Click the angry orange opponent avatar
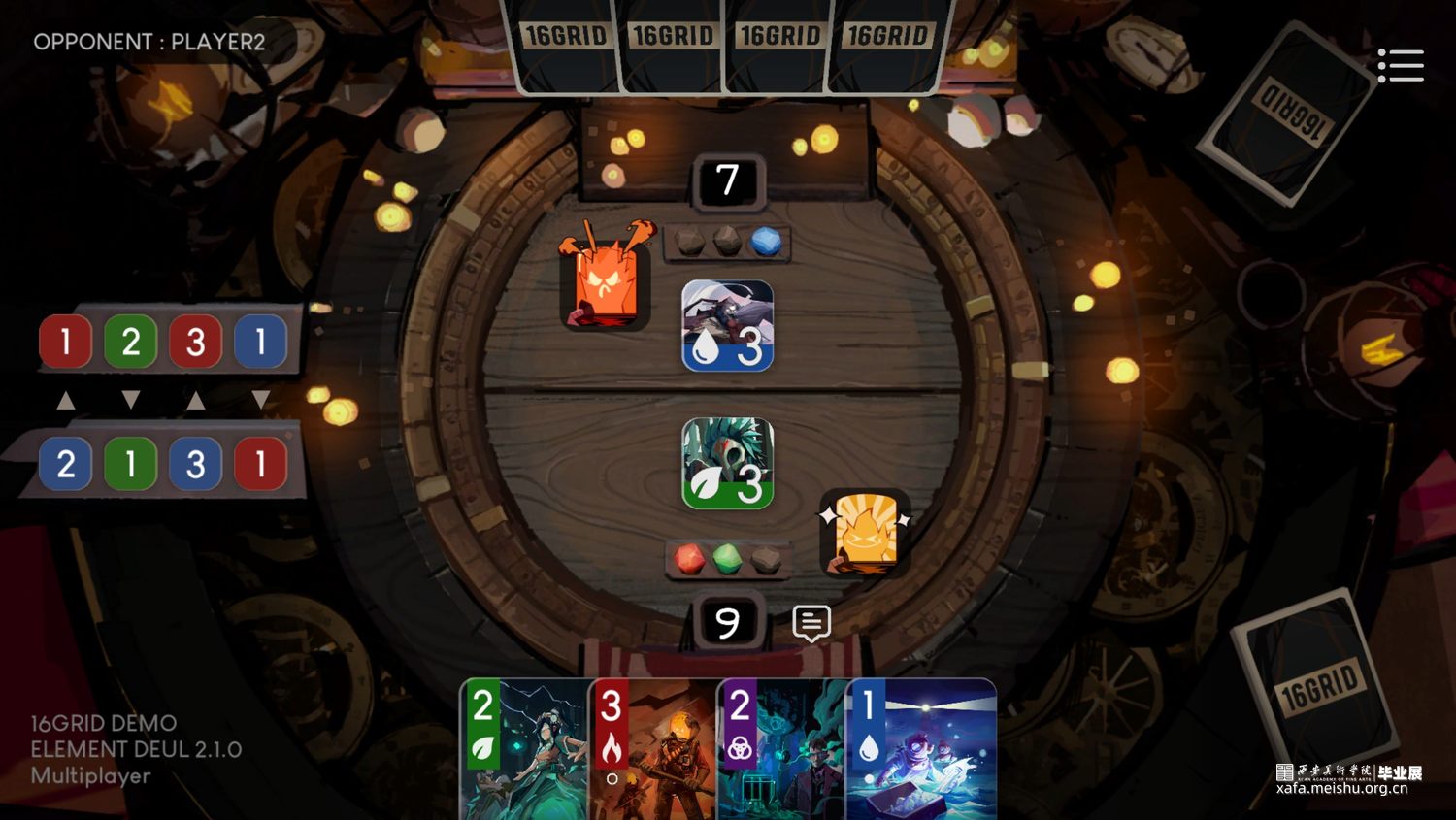 pyautogui.click(x=604, y=279)
